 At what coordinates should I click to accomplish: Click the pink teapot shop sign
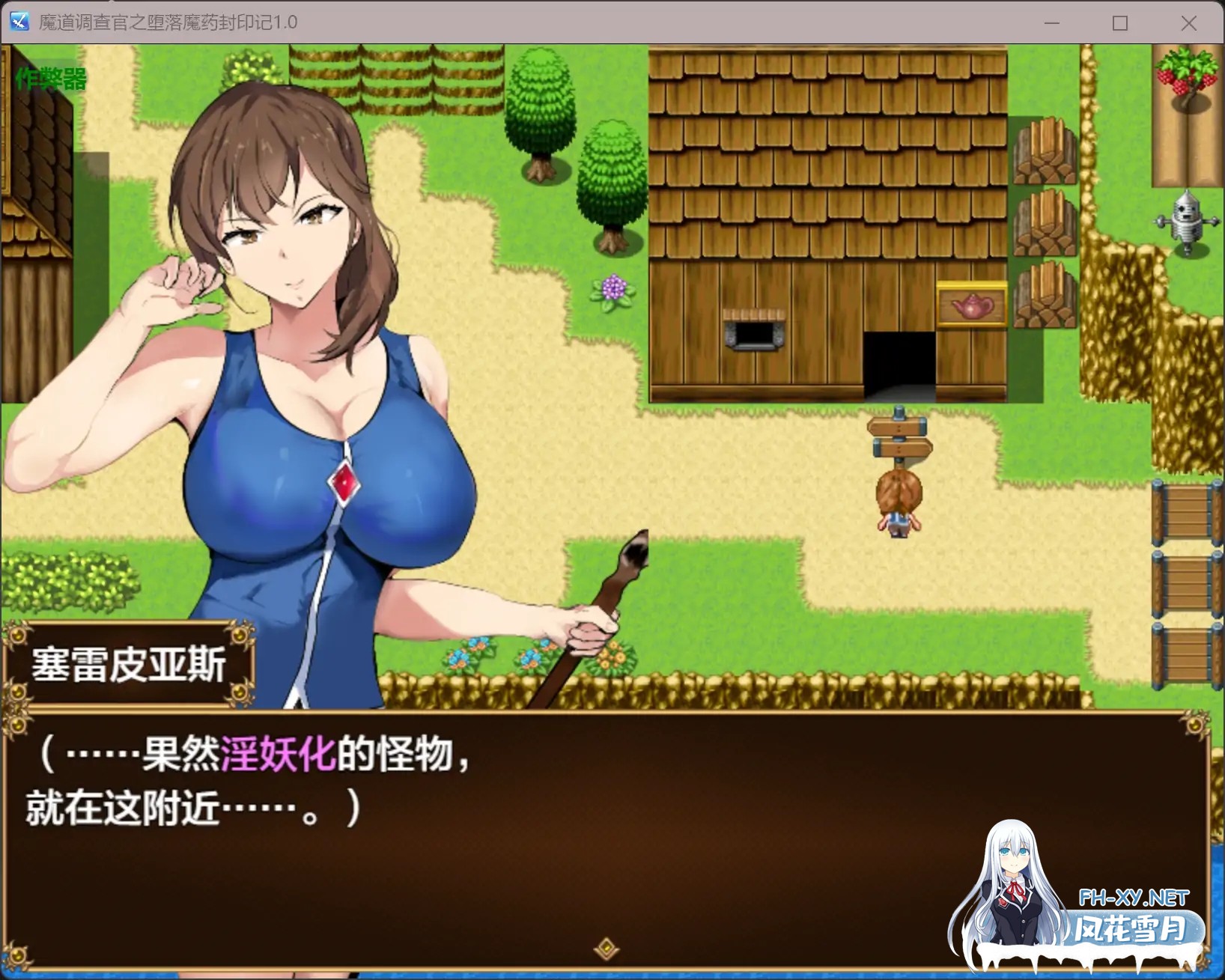971,305
